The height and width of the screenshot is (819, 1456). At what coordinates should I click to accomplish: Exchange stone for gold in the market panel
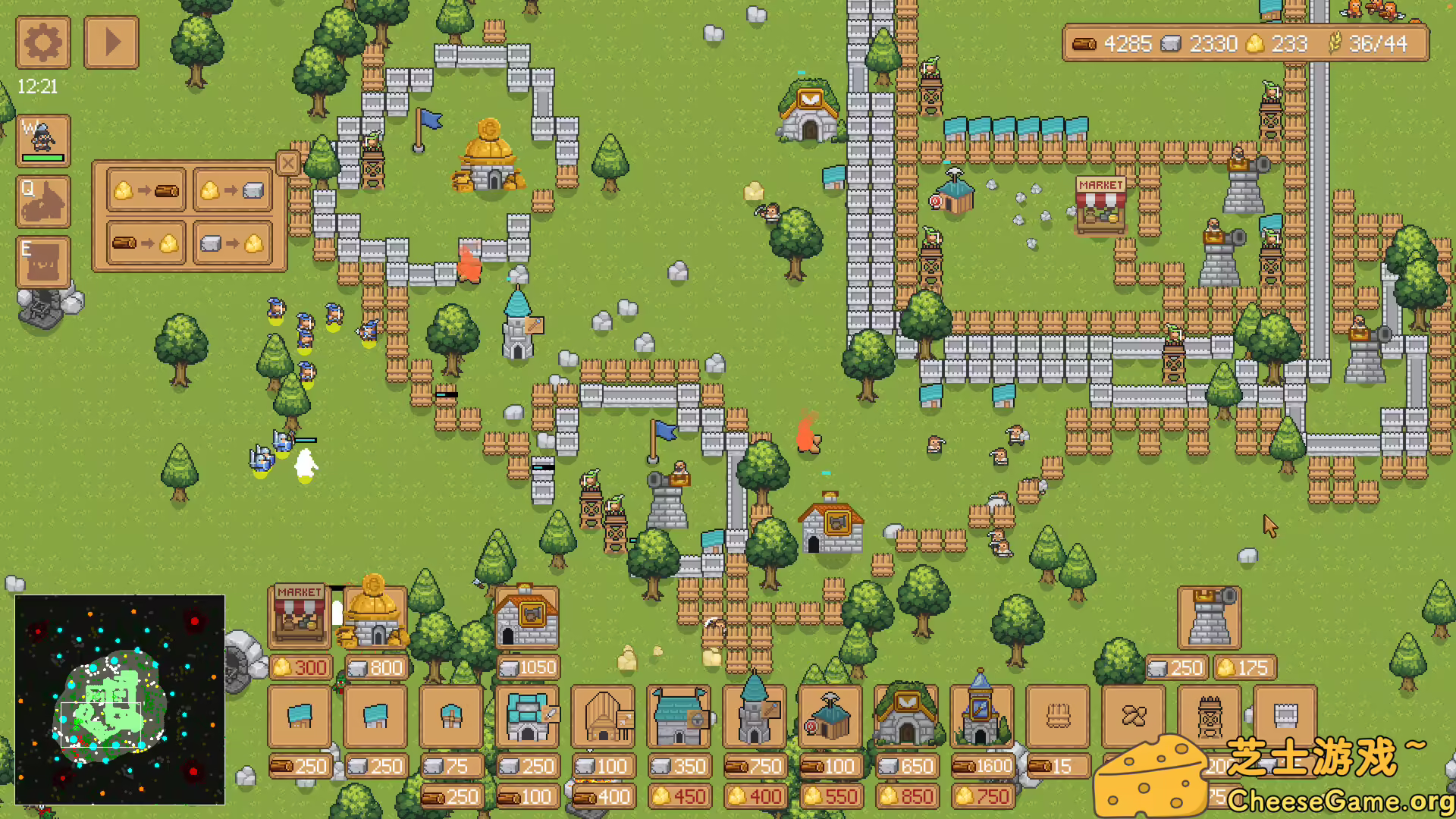coord(231,244)
